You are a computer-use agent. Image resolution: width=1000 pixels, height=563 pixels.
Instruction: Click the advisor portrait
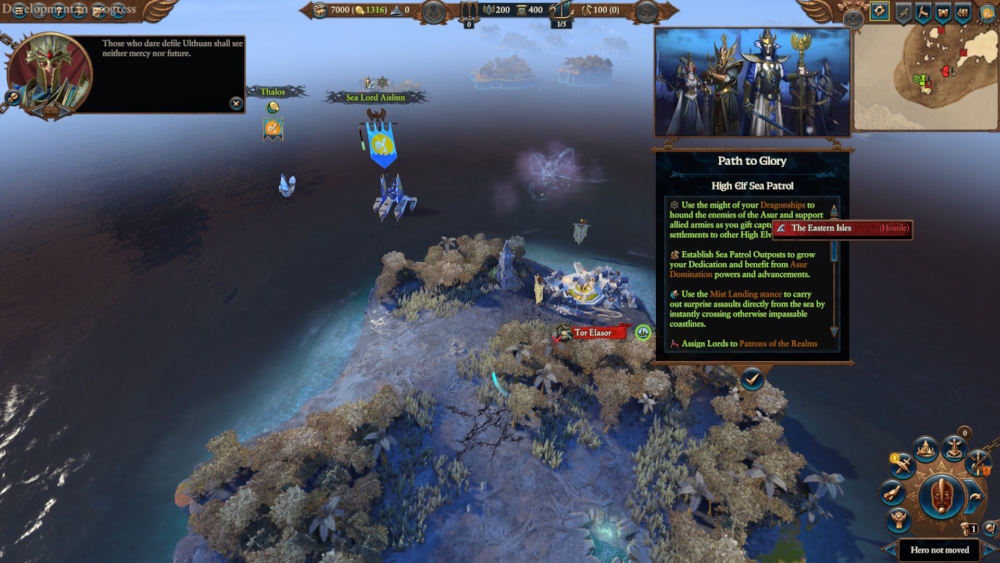(49, 73)
